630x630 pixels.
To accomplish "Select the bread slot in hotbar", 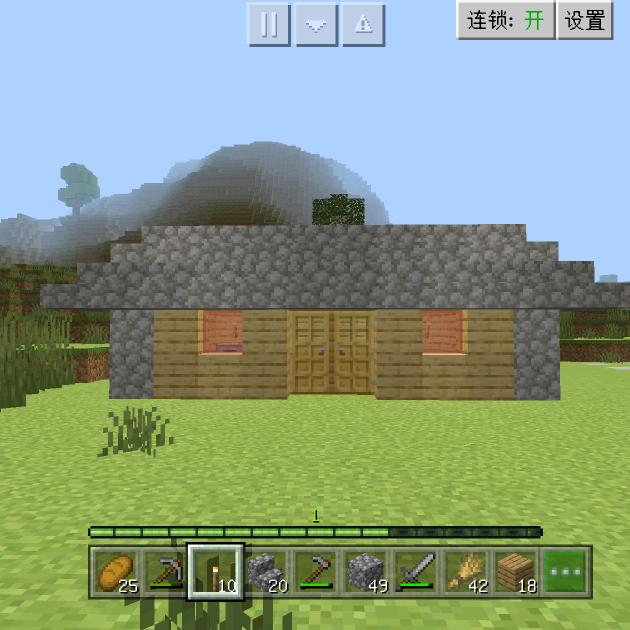I will tap(115, 572).
